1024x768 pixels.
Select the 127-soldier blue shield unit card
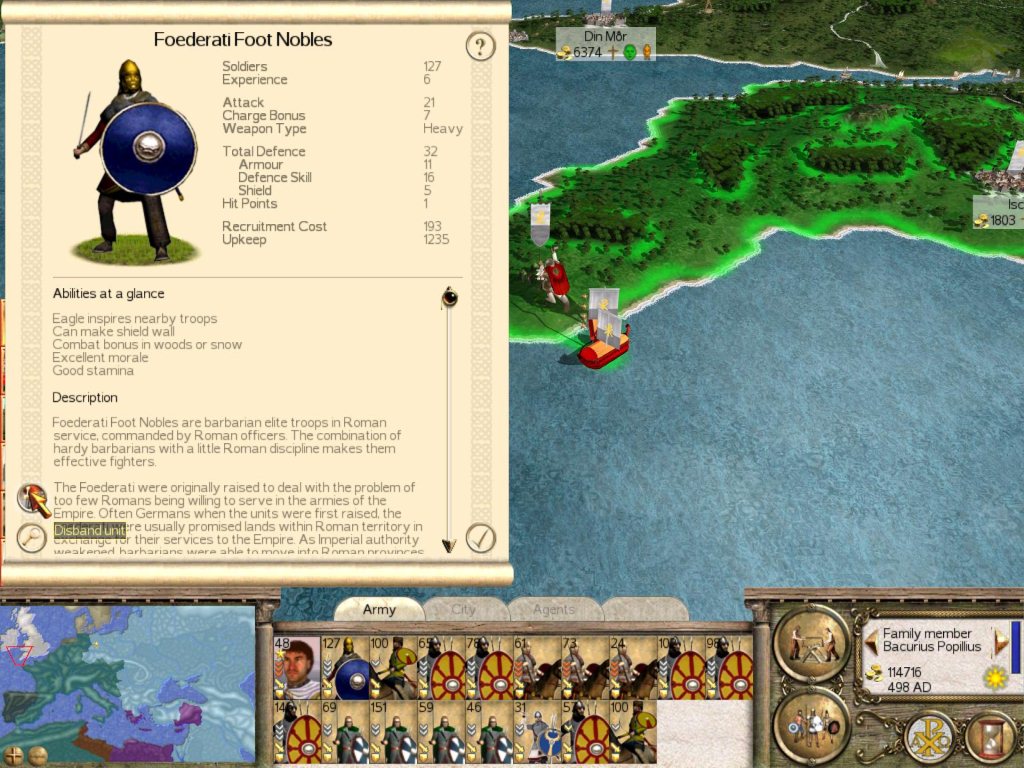(x=345, y=668)
